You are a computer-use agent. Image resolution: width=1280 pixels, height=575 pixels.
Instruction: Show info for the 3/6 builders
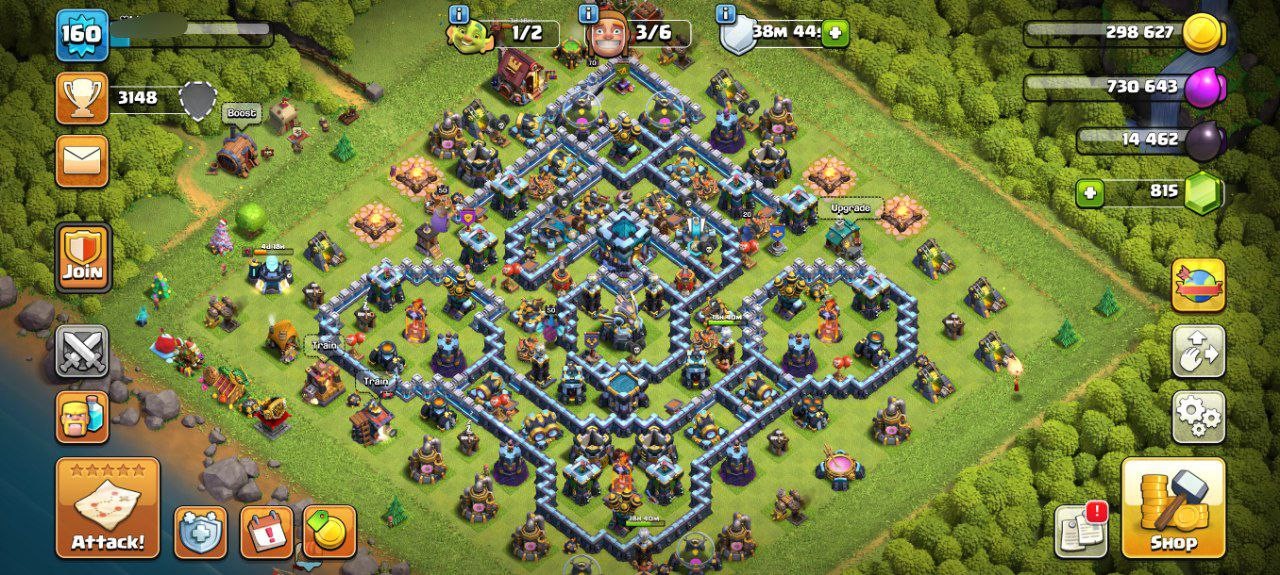coord(592,14)
